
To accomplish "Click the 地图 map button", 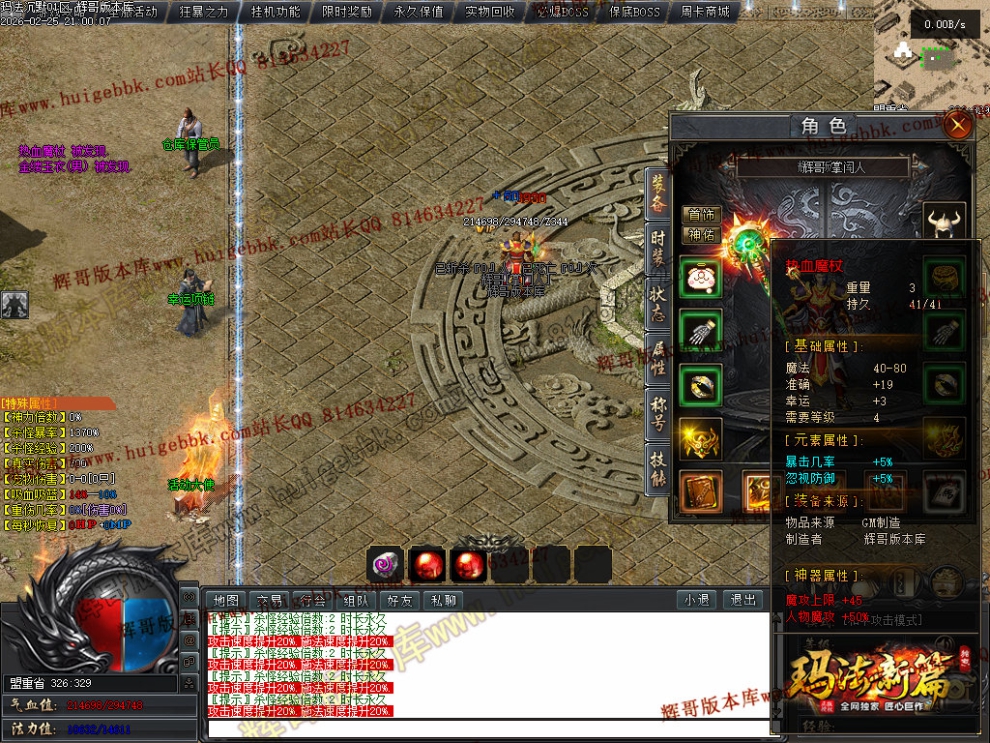I will click(x=227, y=600).
